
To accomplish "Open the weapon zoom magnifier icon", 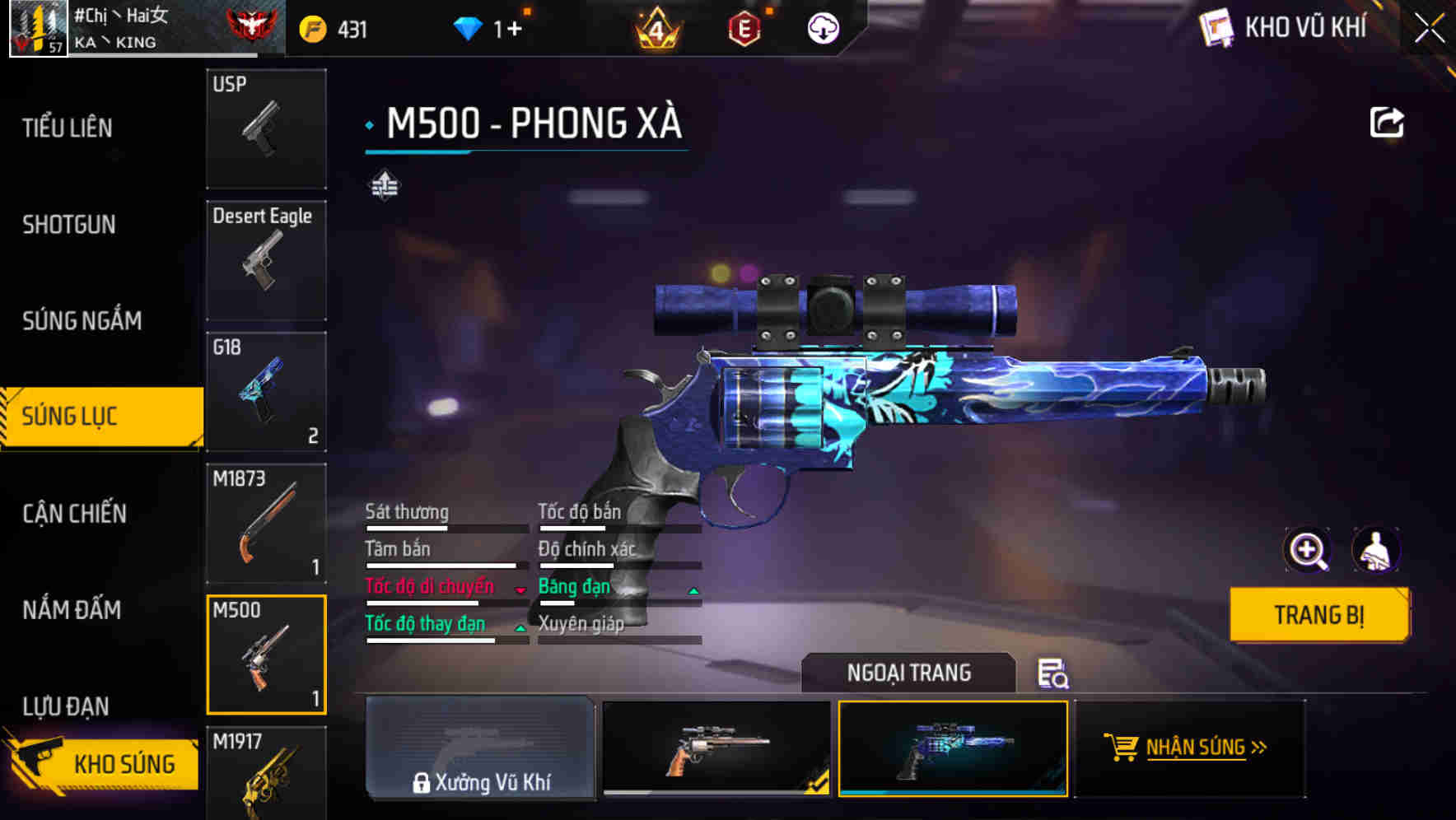I will pyautogui.click(x=1305, y=550).
